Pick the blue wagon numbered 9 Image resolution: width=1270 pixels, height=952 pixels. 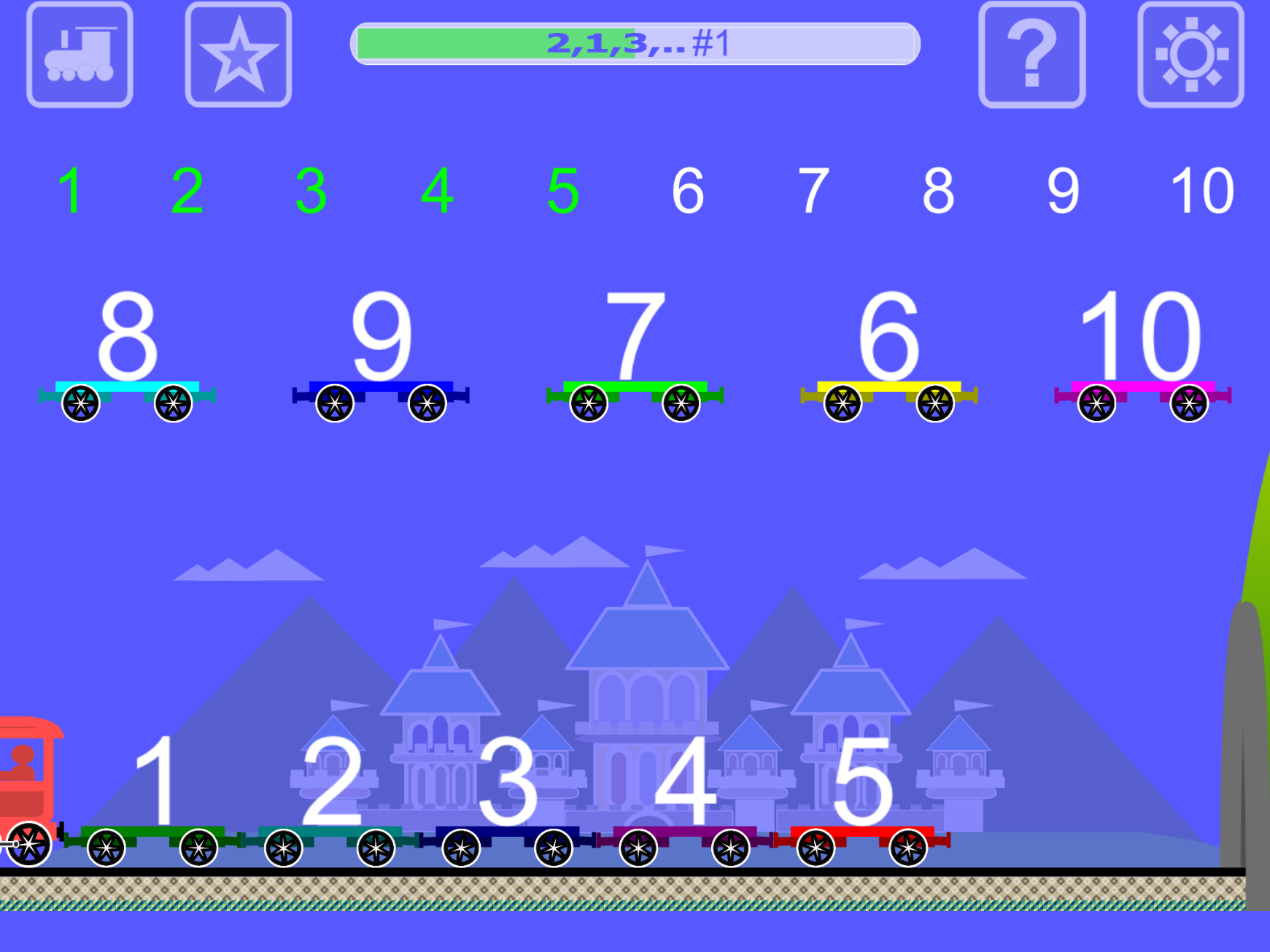[381, 357]
